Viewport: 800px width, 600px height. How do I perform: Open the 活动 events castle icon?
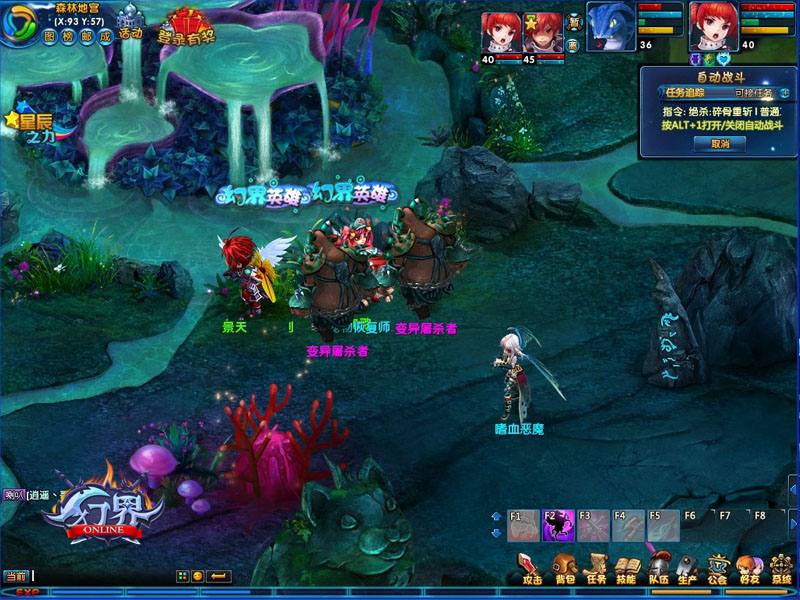(x=130, y=22)
